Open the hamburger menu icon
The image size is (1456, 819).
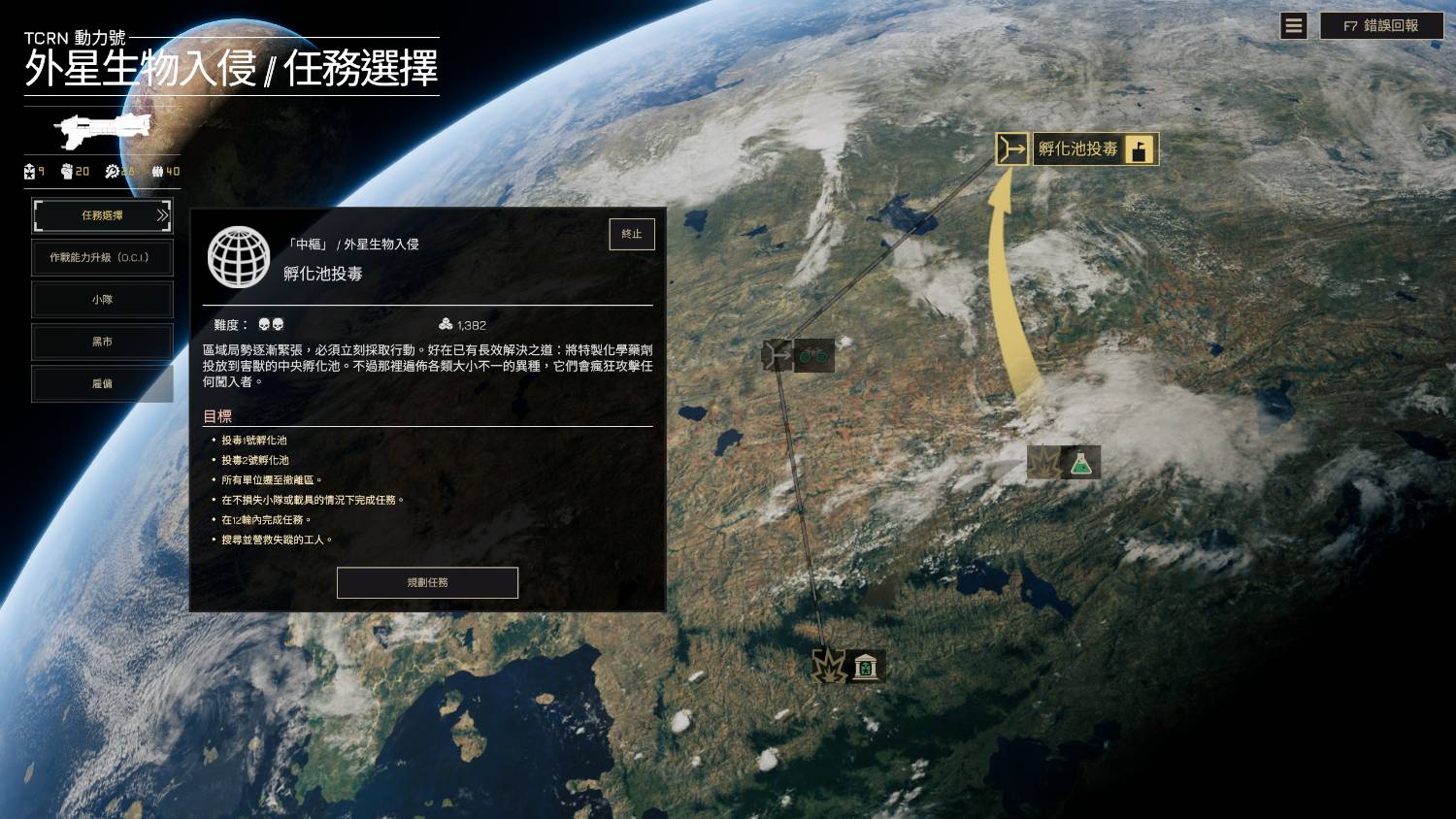pos(1294,26)
